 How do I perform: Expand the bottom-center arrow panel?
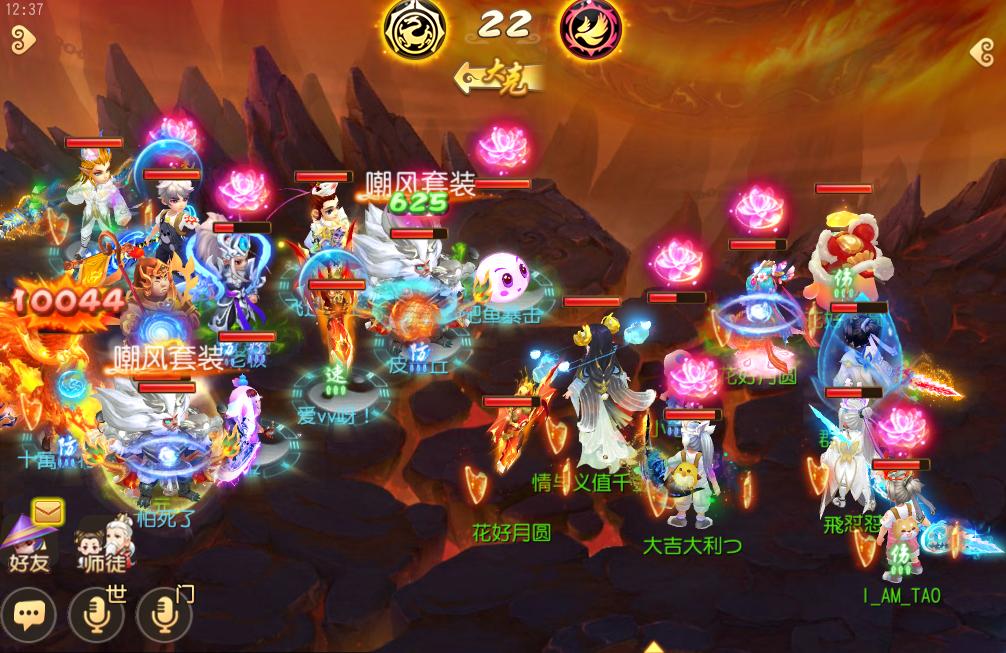[x=654, y=647]
